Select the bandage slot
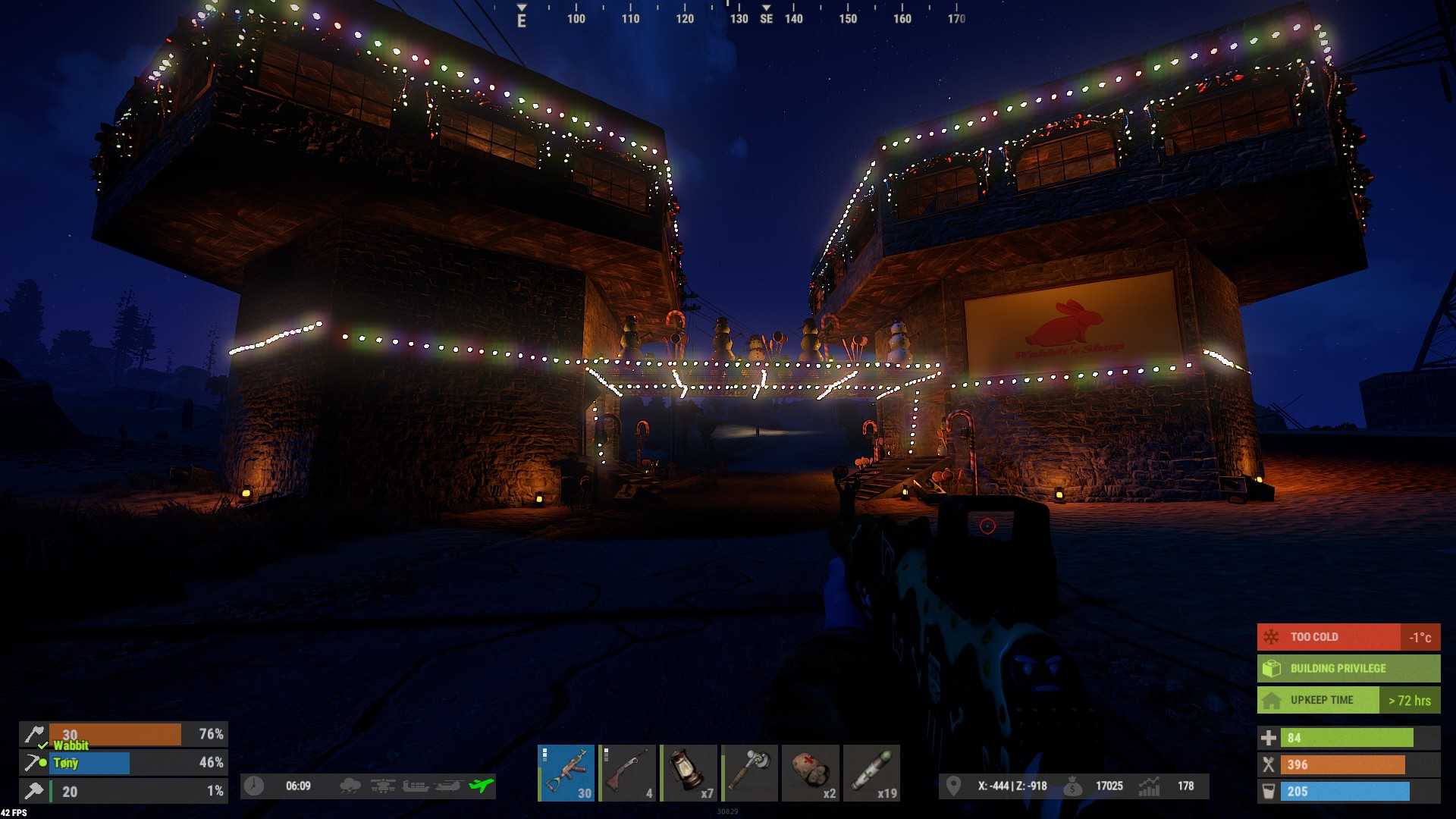Image resolution: width=1456 pixels, height=819 pixels. click(x=811, y=773)
